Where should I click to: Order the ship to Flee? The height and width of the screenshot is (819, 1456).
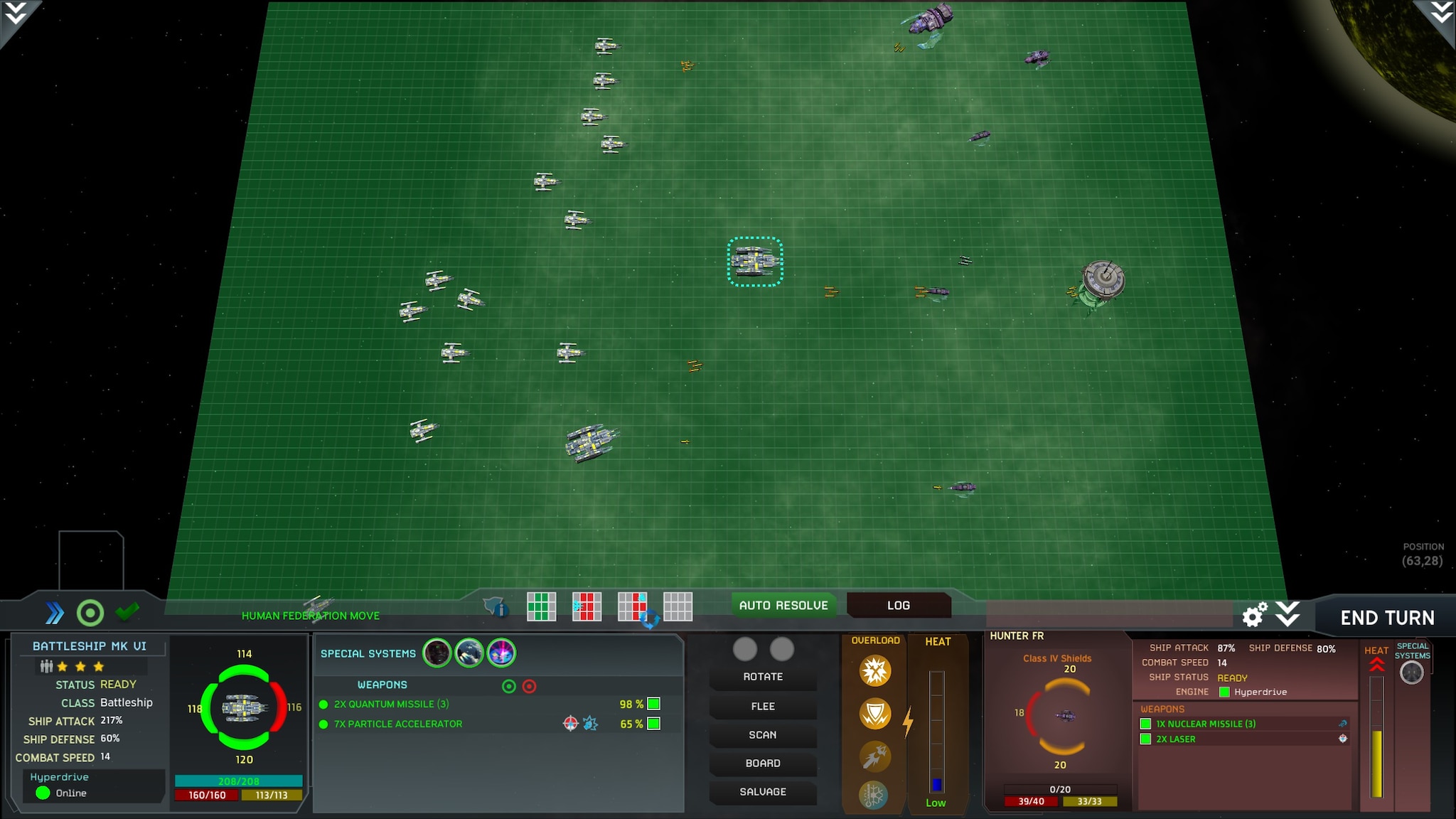point(763,706)
